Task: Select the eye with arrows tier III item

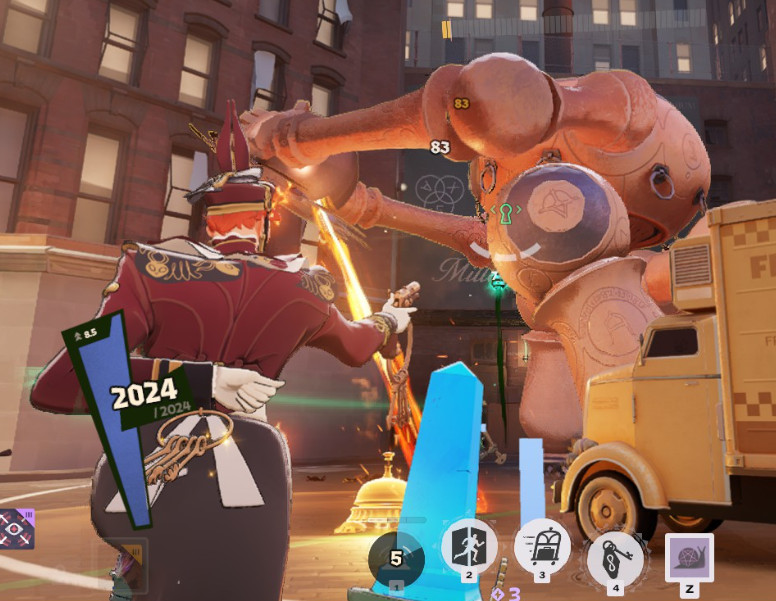Action: click(17, 528)
